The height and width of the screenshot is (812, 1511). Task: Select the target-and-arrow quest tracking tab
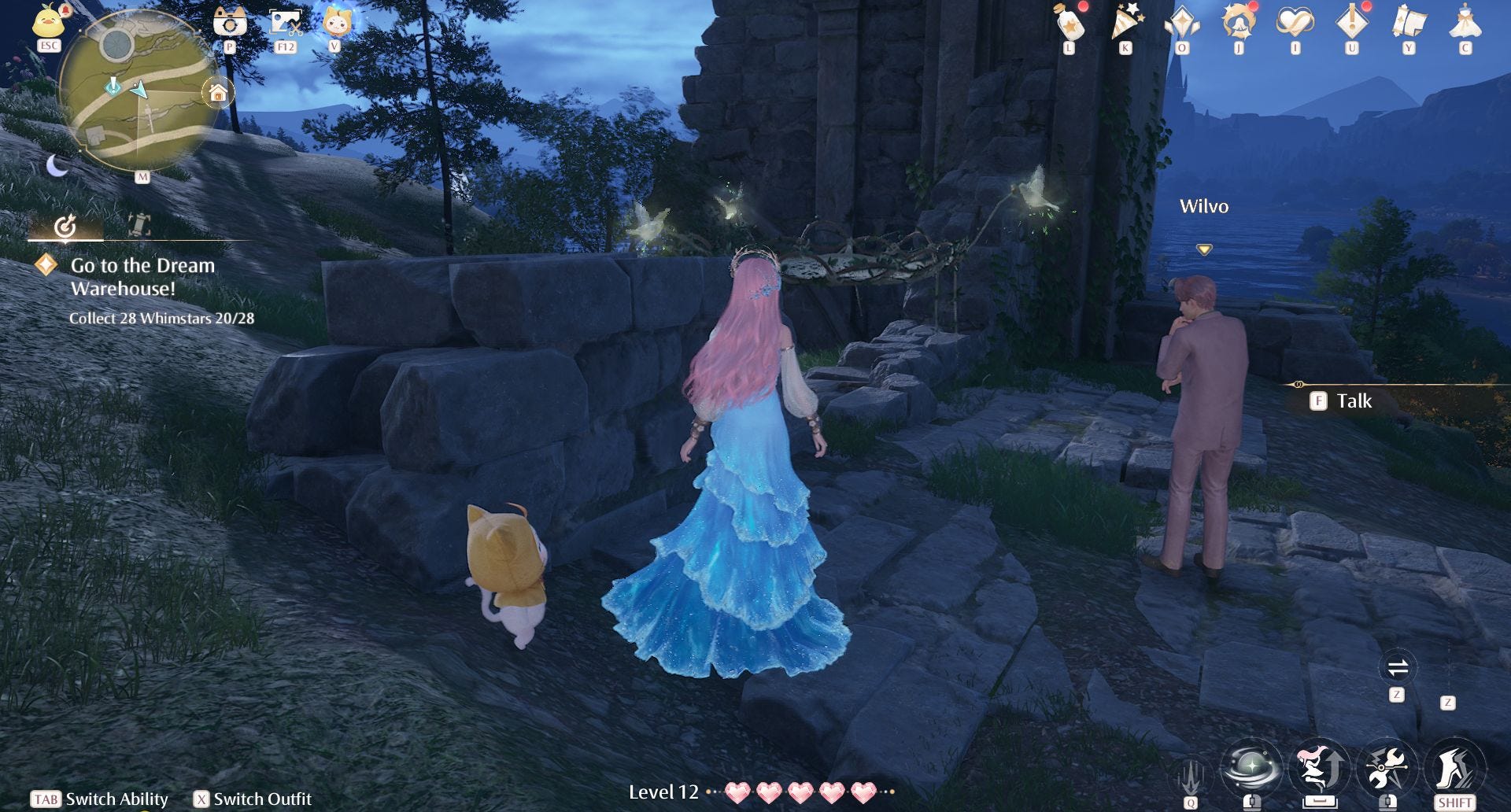click(65, 227)
